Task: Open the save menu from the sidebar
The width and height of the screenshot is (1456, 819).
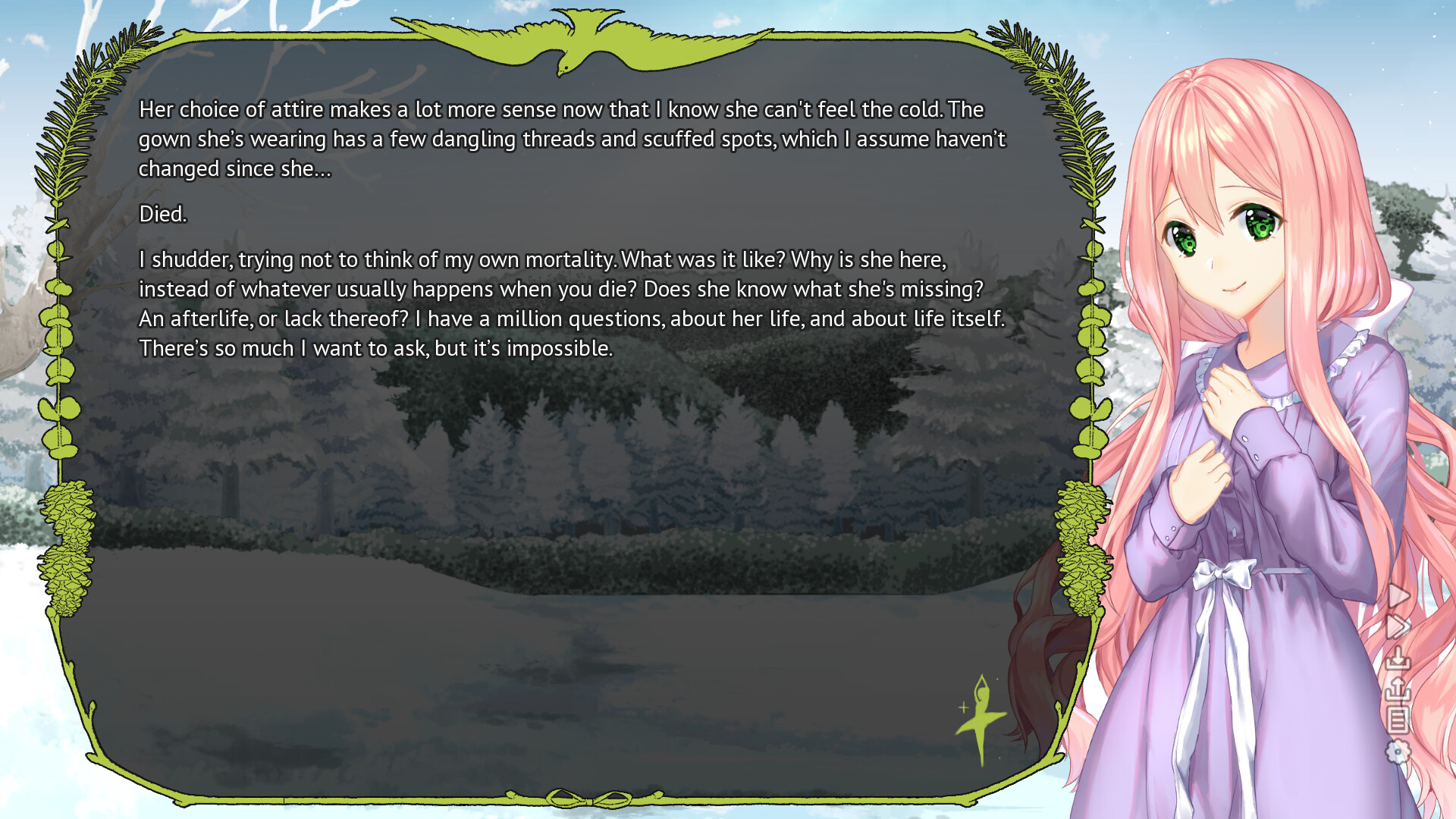Action: (x=1398, y=657)
